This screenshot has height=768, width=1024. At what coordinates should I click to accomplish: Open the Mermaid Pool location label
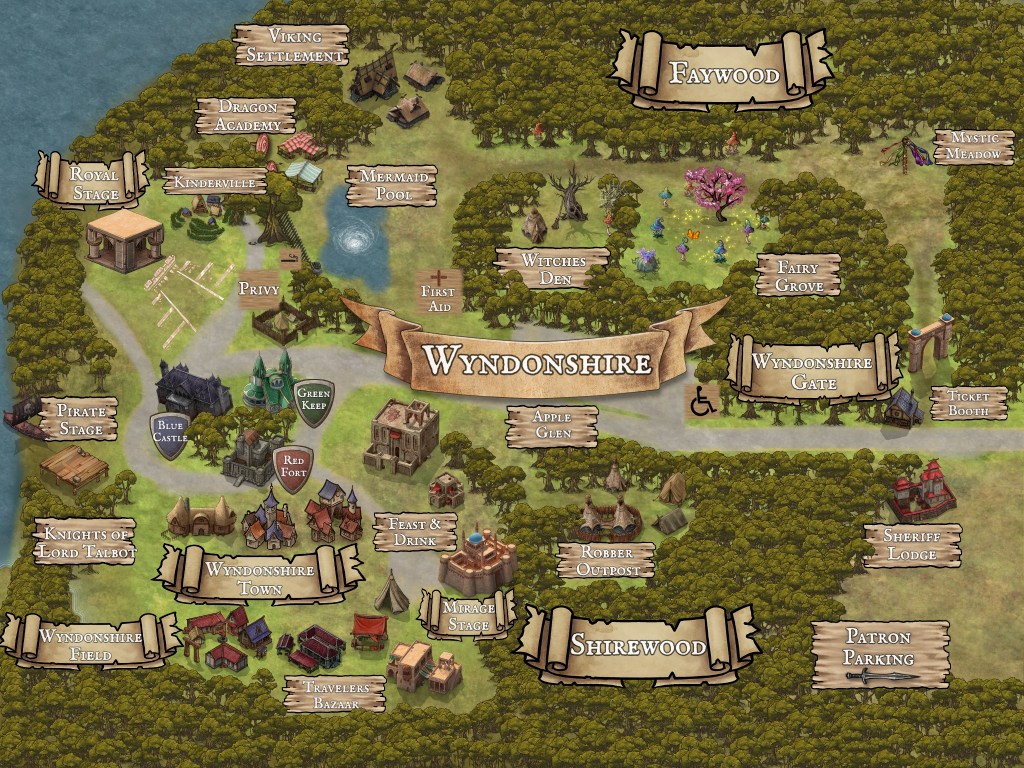point(392,185)
